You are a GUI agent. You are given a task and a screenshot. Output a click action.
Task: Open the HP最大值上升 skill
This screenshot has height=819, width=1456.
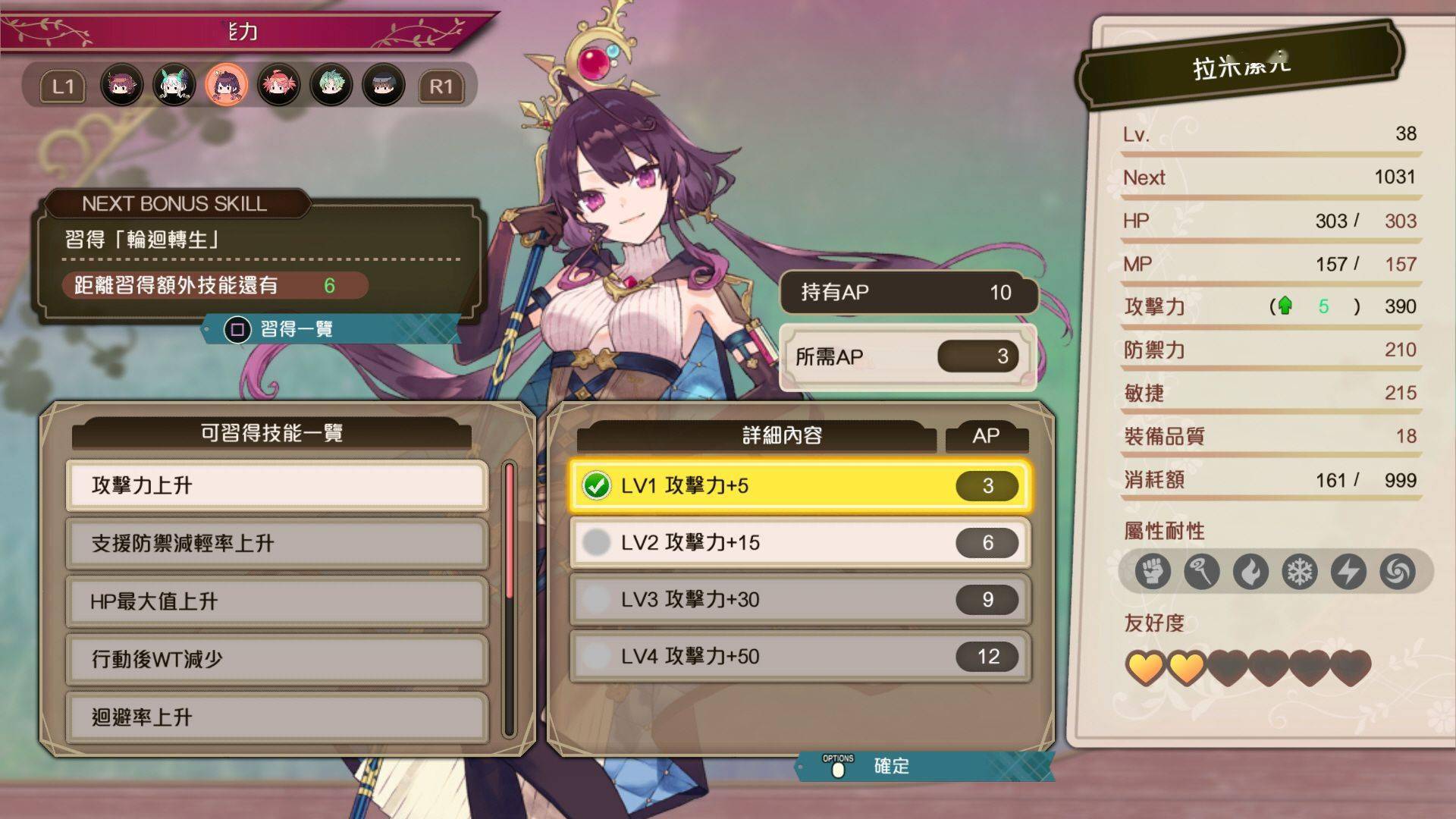click(277, 601)
